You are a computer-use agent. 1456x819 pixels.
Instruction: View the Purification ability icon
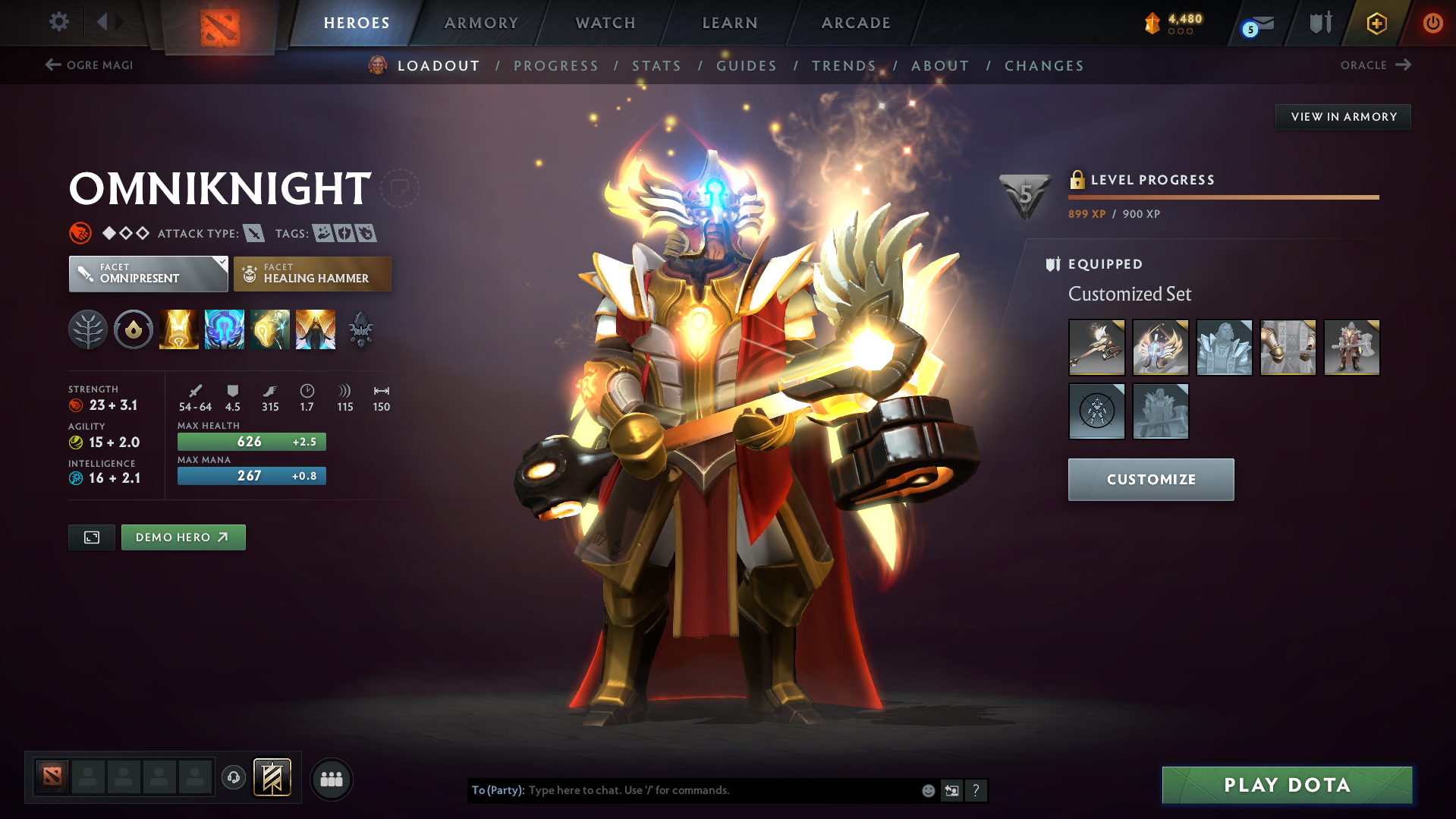click(178, 329)
